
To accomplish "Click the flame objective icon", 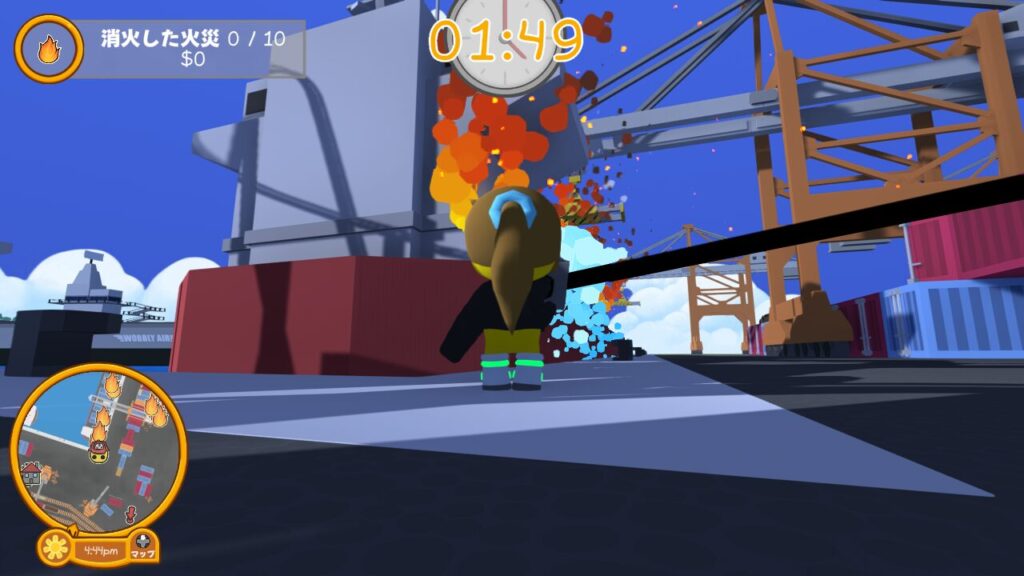I will [48, 48].
